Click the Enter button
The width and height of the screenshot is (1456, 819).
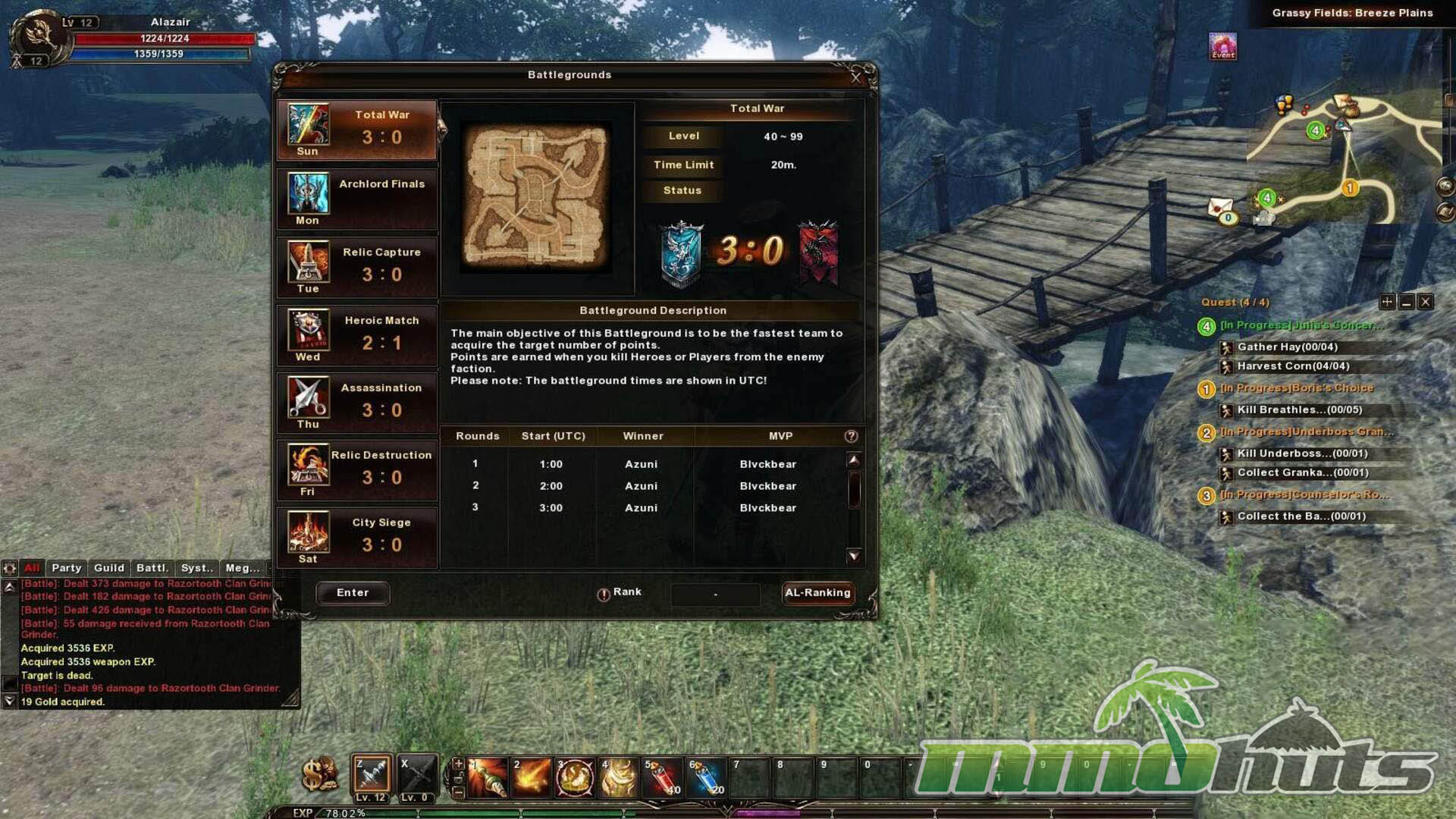coord(353,593)
